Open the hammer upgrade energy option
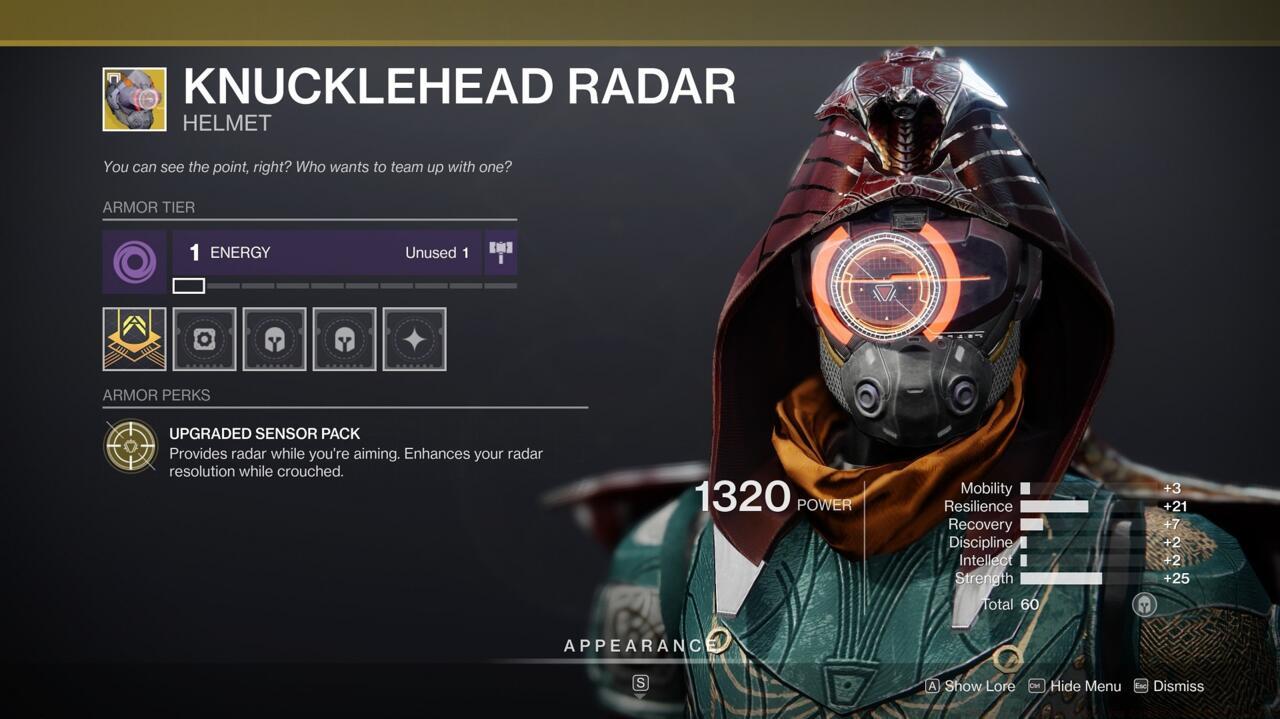 (x=500, y=253)
